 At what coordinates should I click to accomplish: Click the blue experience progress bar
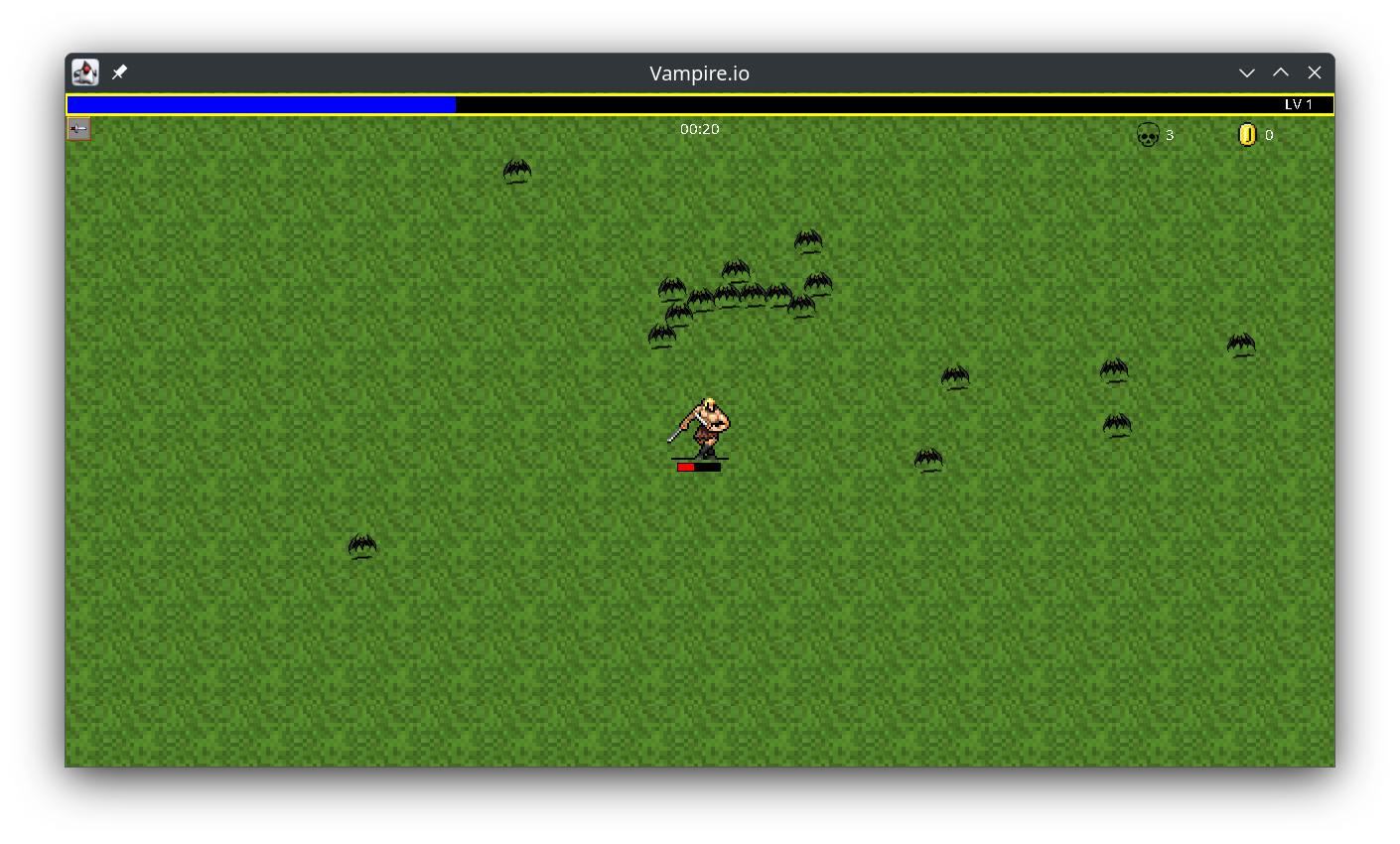(x=258, y=103)
